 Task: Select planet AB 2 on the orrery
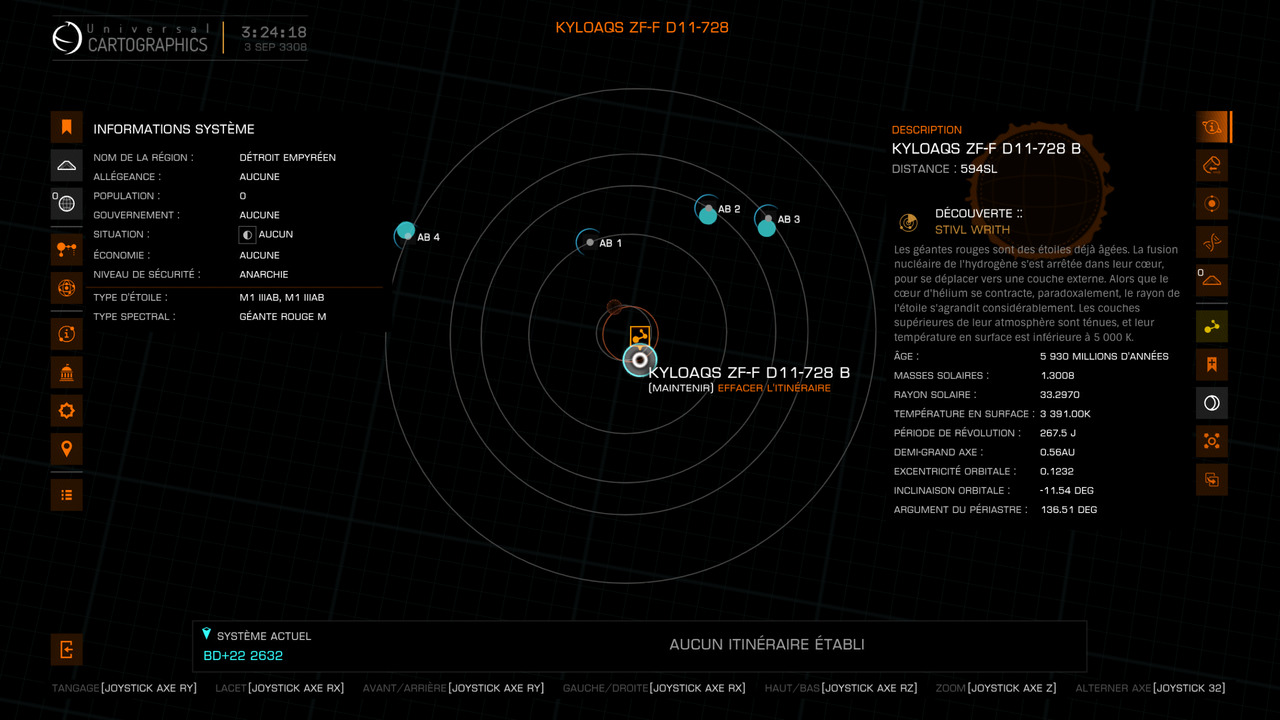click(x=708, y=212)
